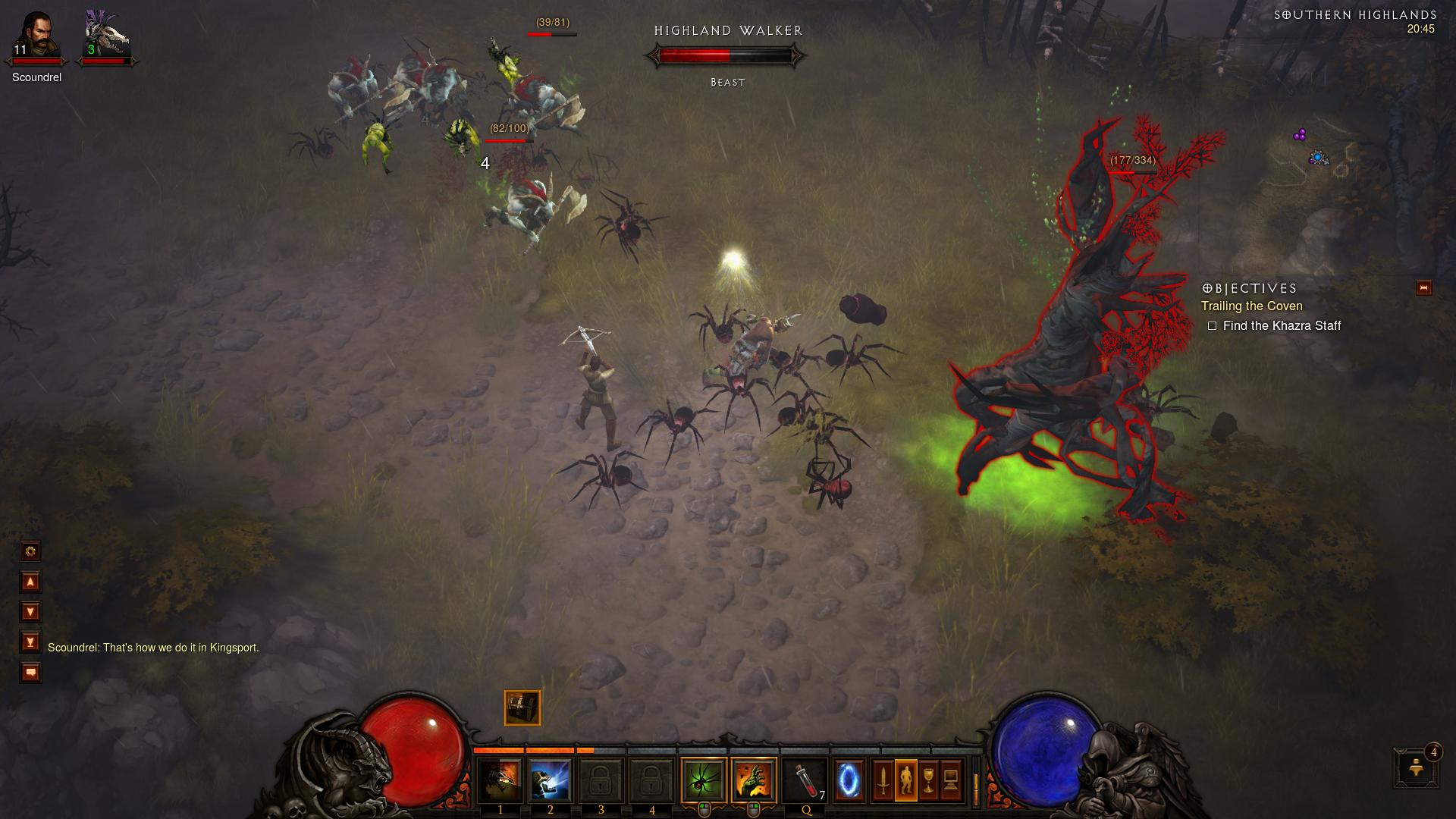Click the treasure chest notification icon
Screen dimensions: 1456x819
(522, 708)
